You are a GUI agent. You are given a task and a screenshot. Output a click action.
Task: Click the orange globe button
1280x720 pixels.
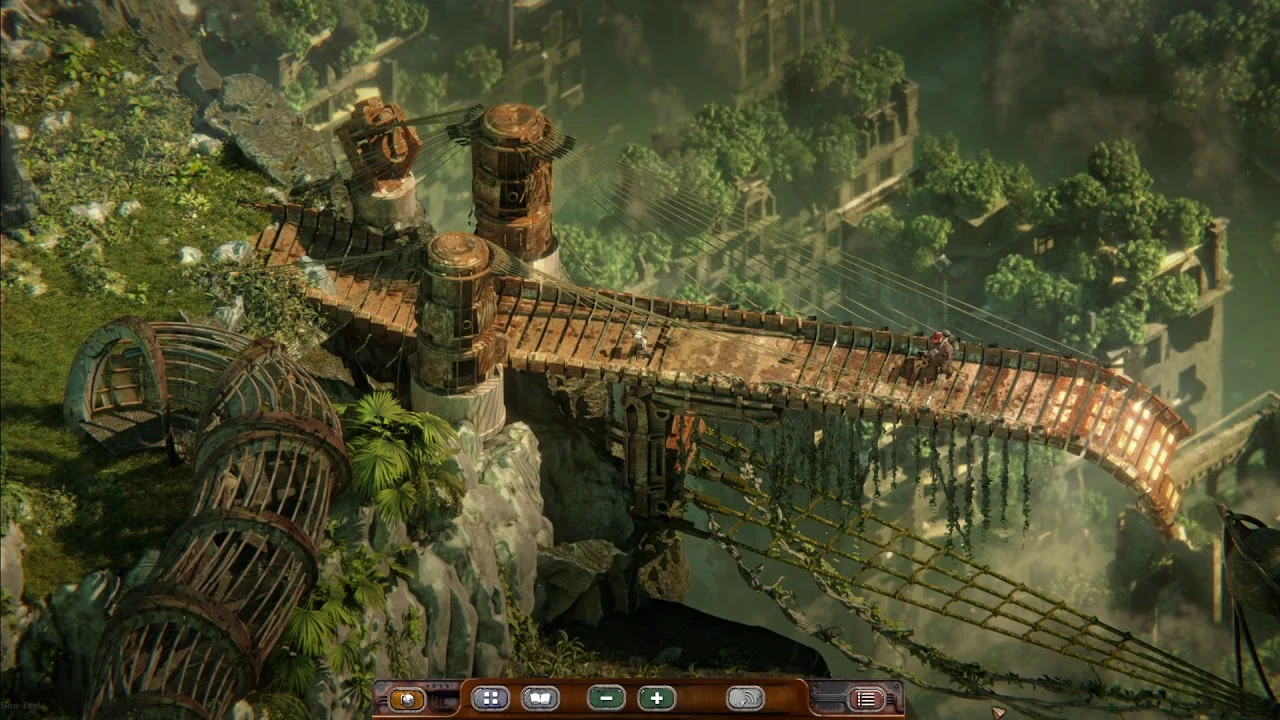pos(407,699)
